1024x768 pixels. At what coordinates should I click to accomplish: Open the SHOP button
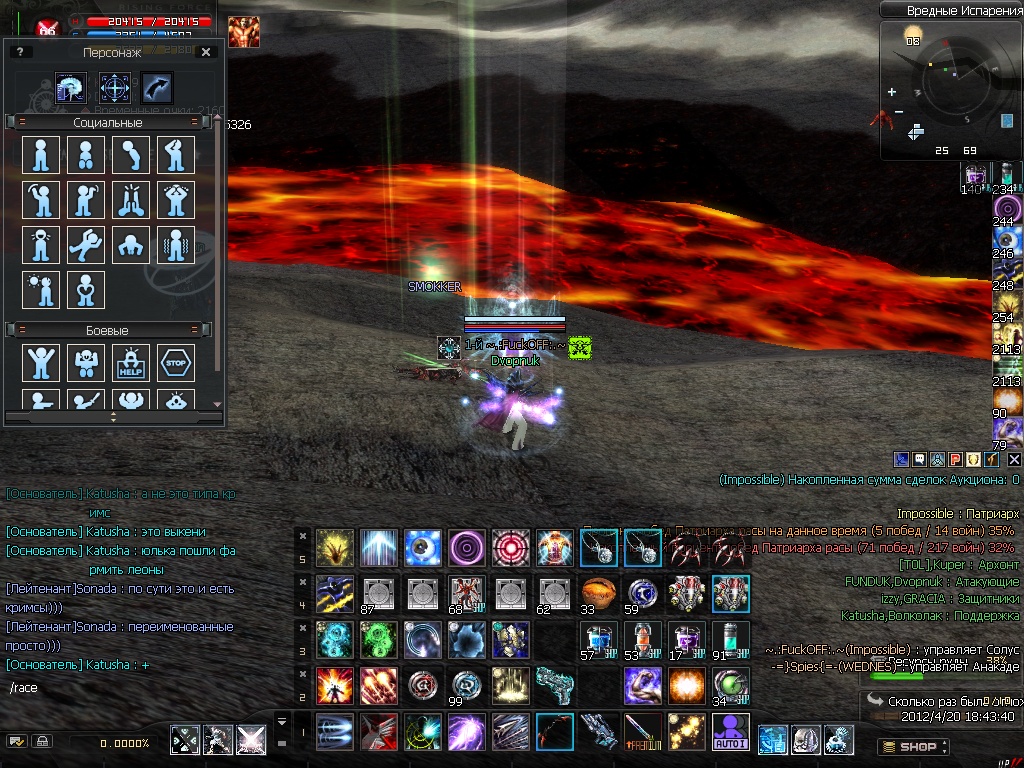(912, 746)
